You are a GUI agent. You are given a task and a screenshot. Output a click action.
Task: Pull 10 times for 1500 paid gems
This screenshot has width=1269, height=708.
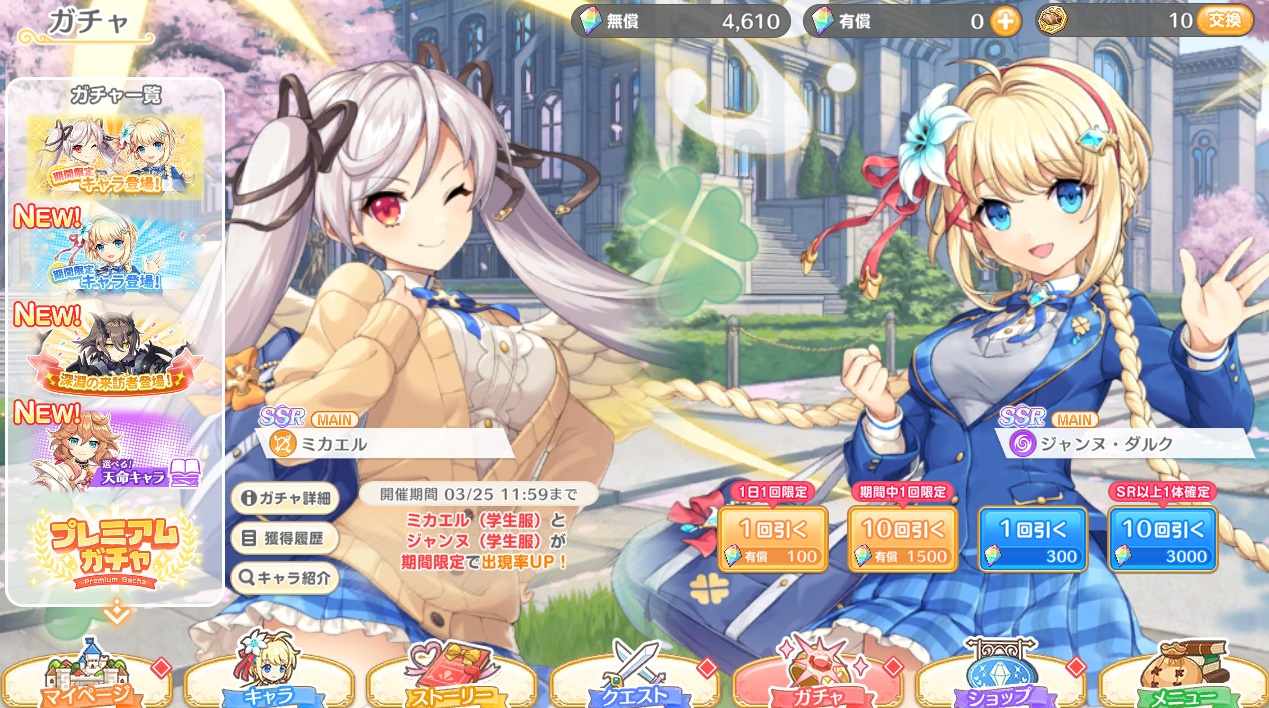click(x=902, y=539)
